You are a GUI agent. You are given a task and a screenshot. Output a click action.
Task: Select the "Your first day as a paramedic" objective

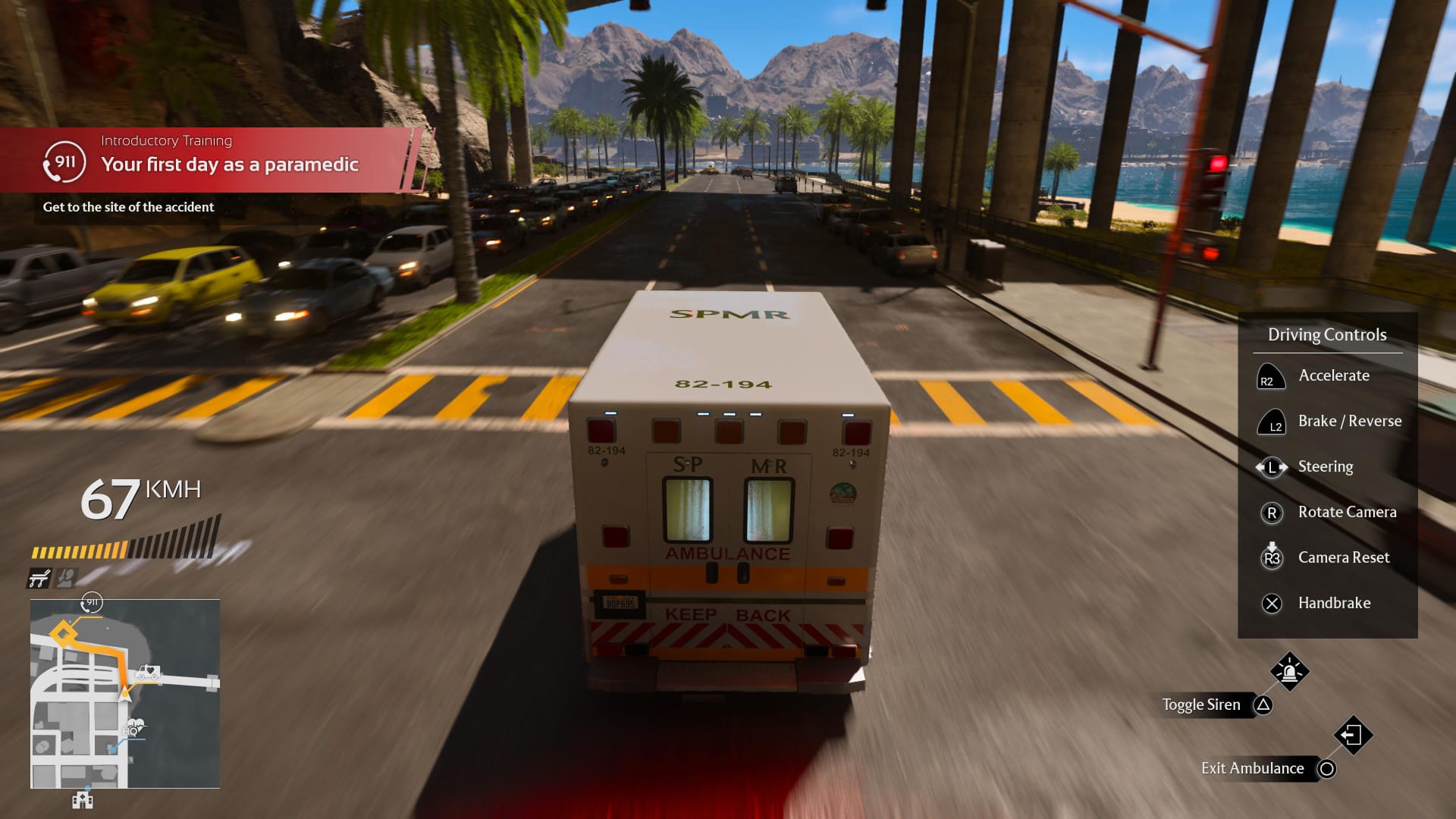pos(229,165)
